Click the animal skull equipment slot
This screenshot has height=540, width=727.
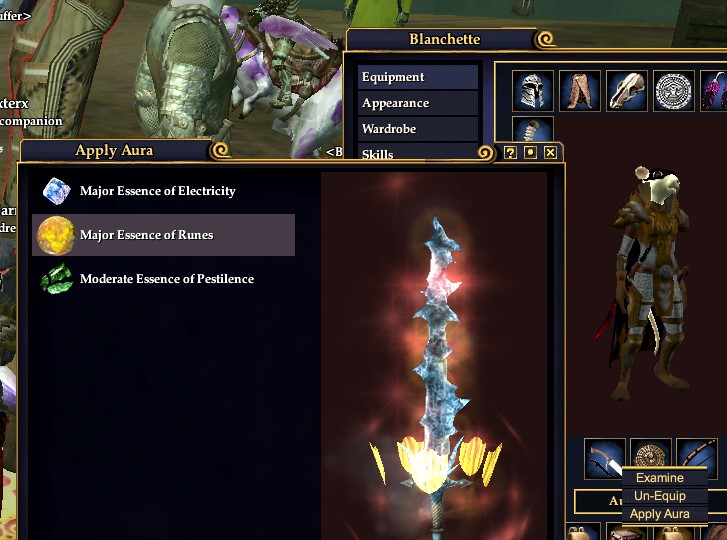627,91
